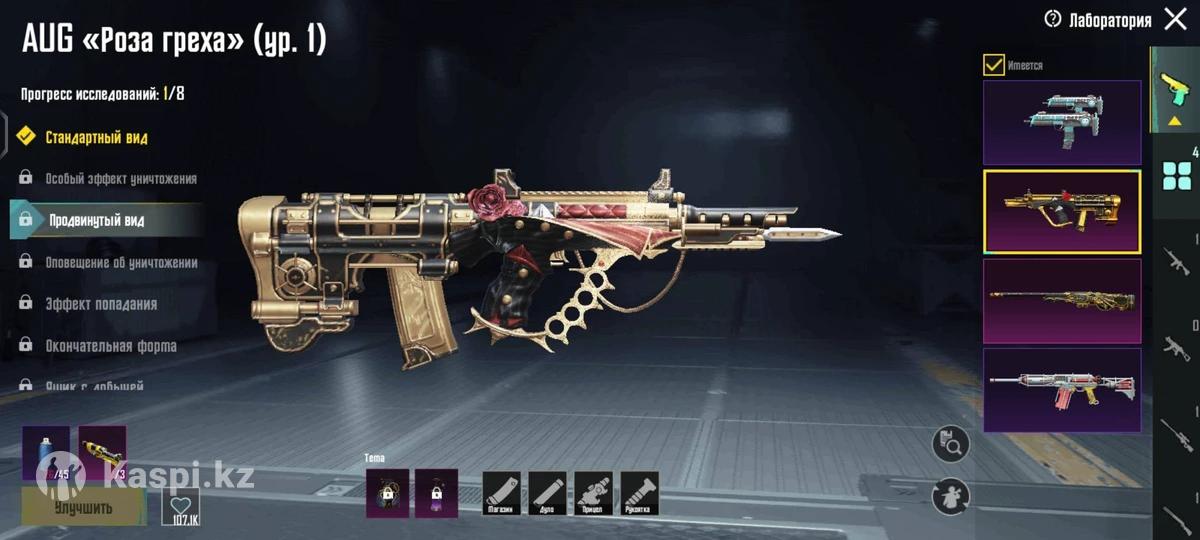
Task: Open the Рукоятка grip attachment slot
Action: pos(640,493)
